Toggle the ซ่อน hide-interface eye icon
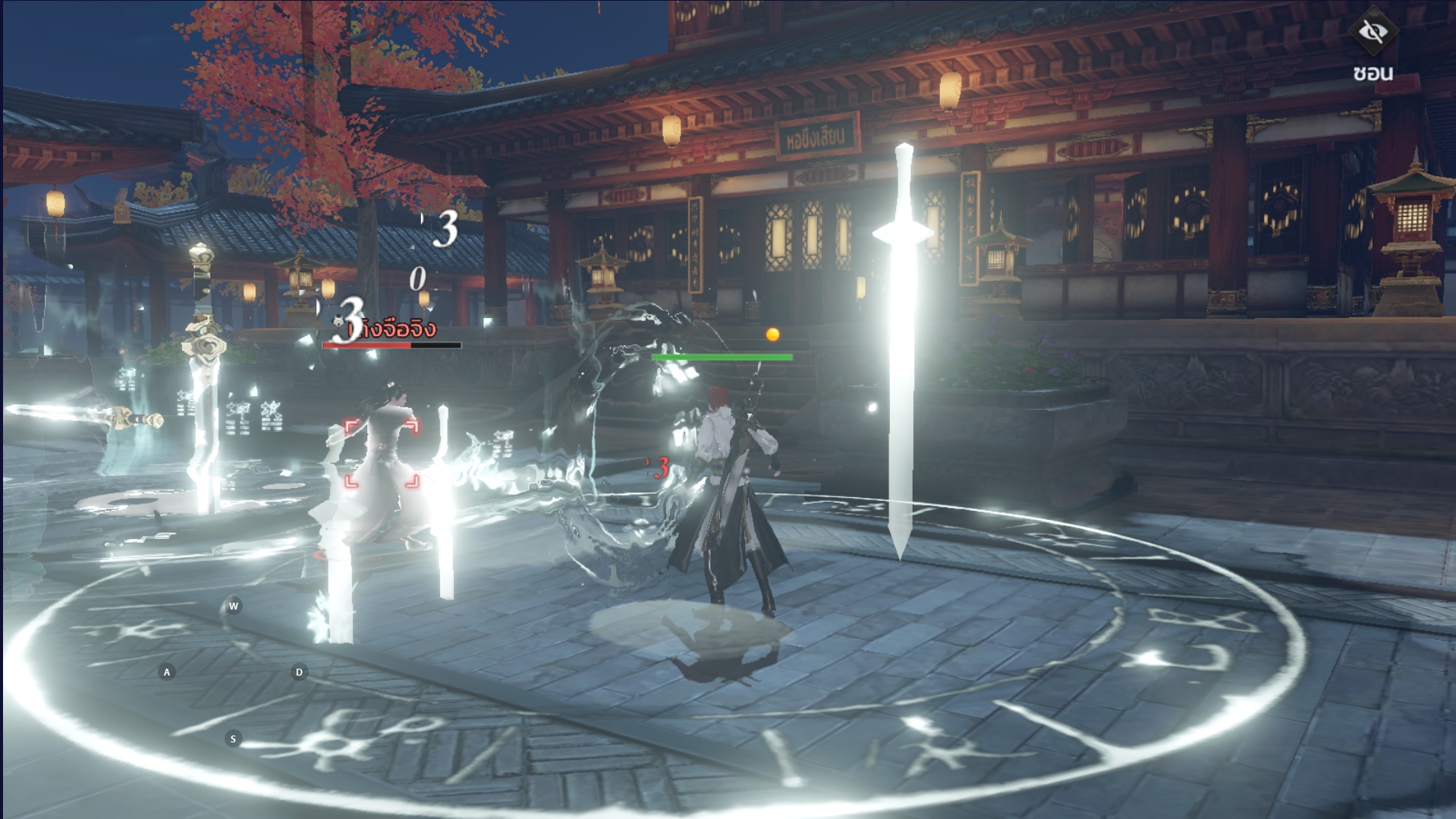Image resolution: width=1456 pixels, height=819 pixels. coord(1372,32)
